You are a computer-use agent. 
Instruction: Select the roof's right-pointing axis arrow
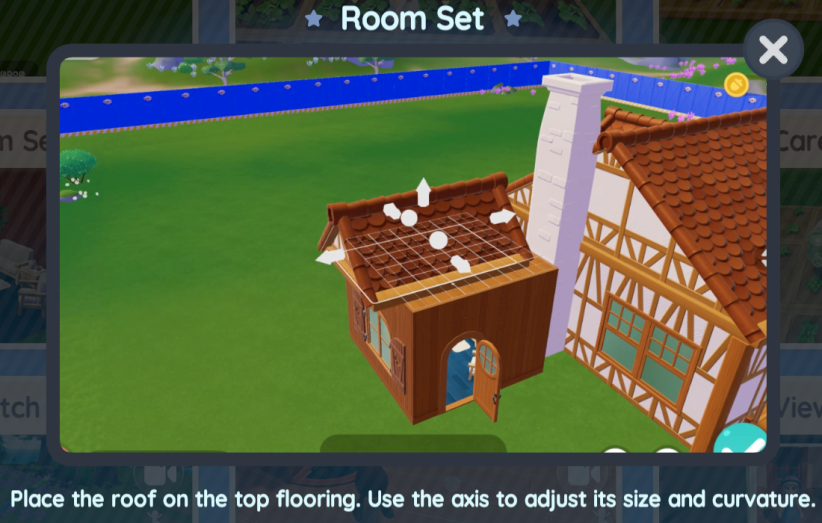click(503, 216)
